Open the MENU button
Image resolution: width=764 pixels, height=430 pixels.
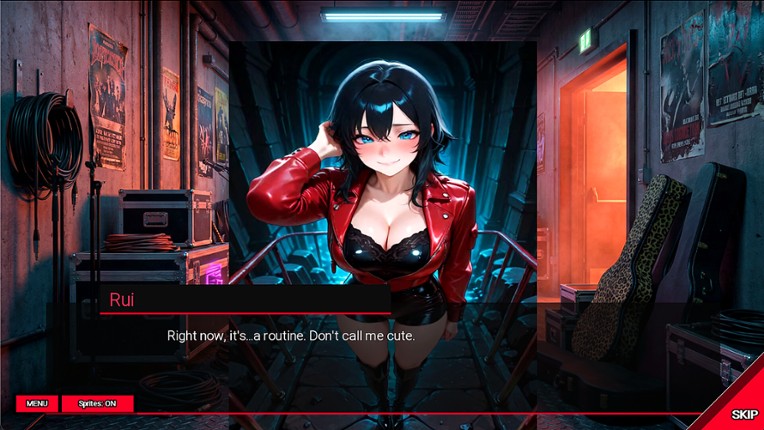pos(36,403)
